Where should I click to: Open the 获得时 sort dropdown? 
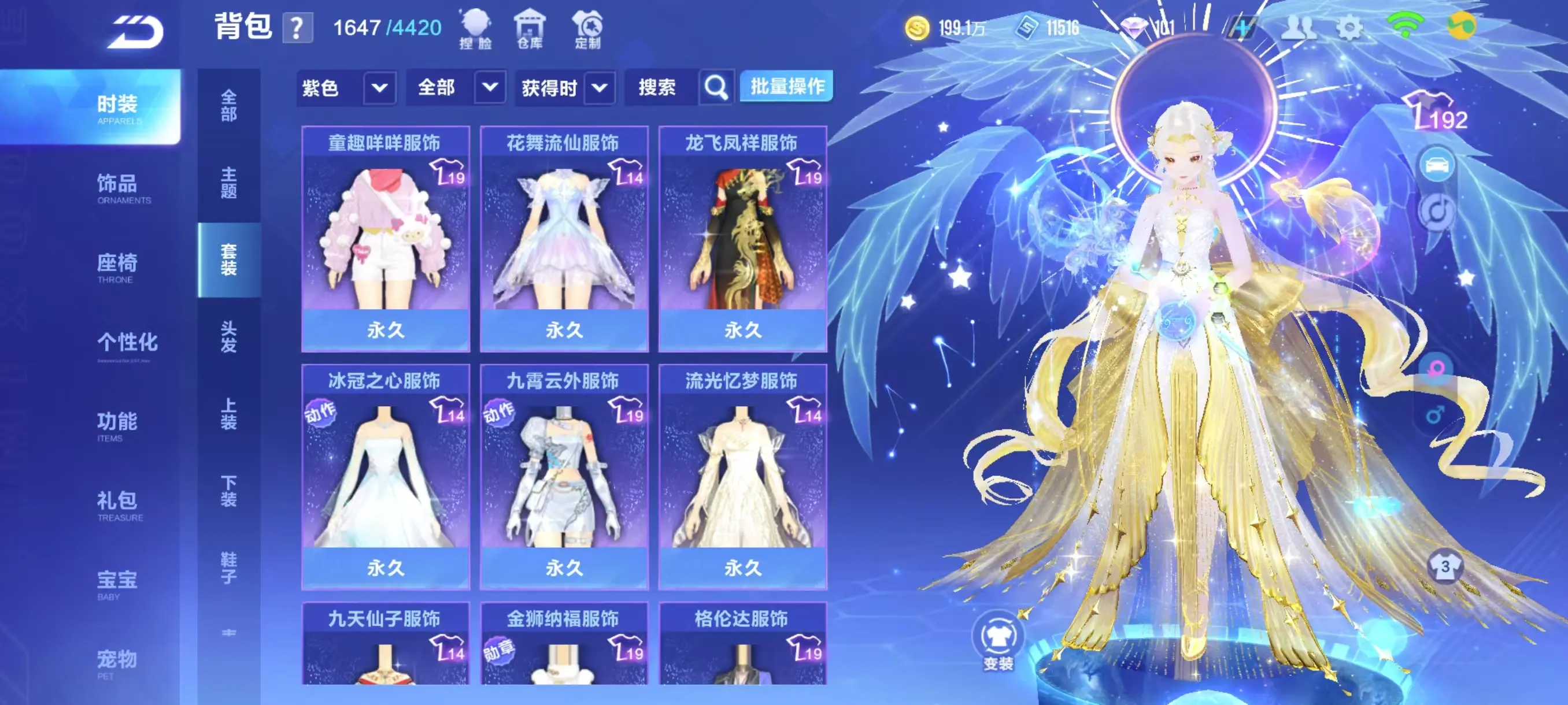click(564, 88)
